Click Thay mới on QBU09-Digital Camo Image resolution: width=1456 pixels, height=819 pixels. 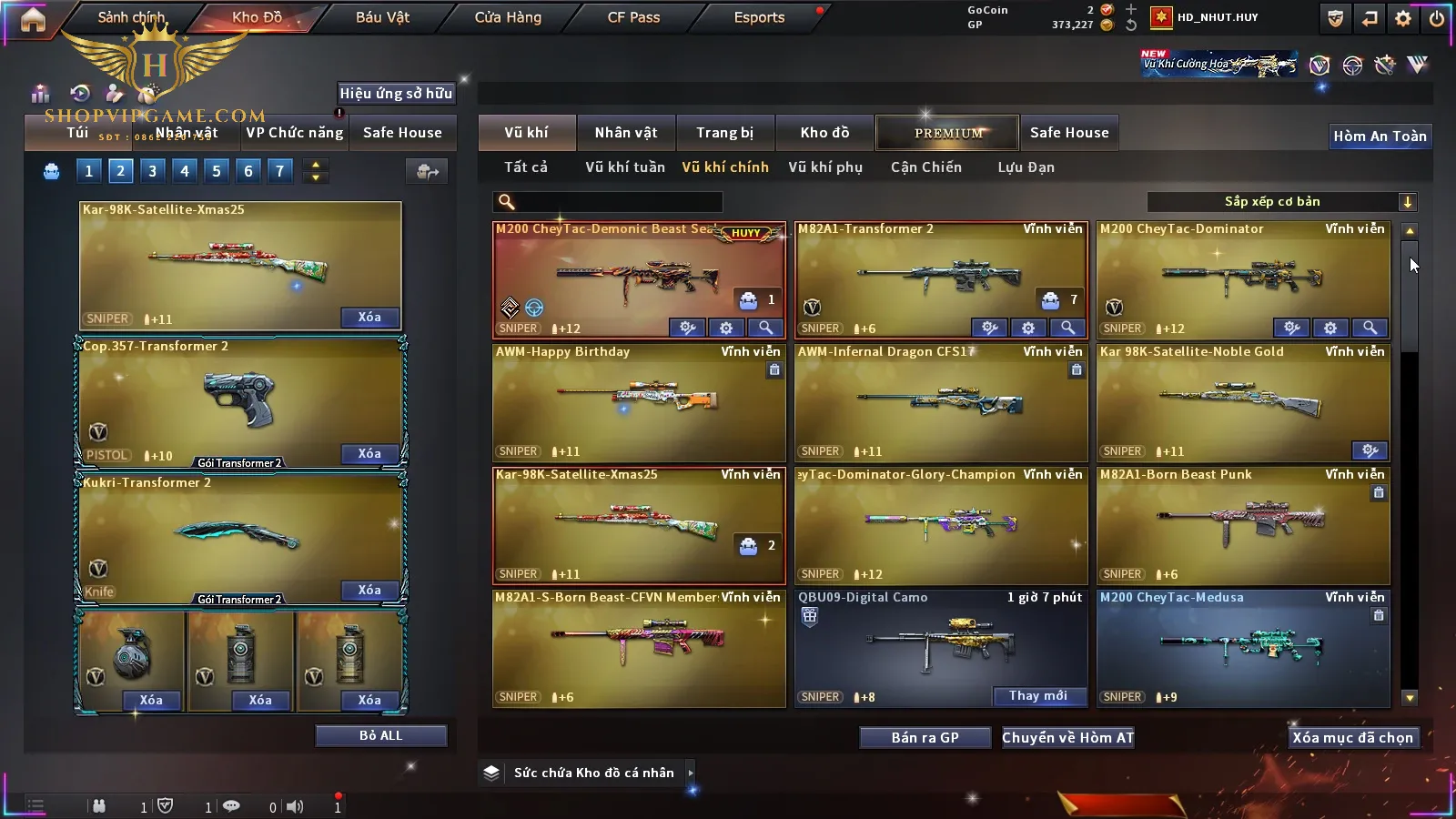1037,696
